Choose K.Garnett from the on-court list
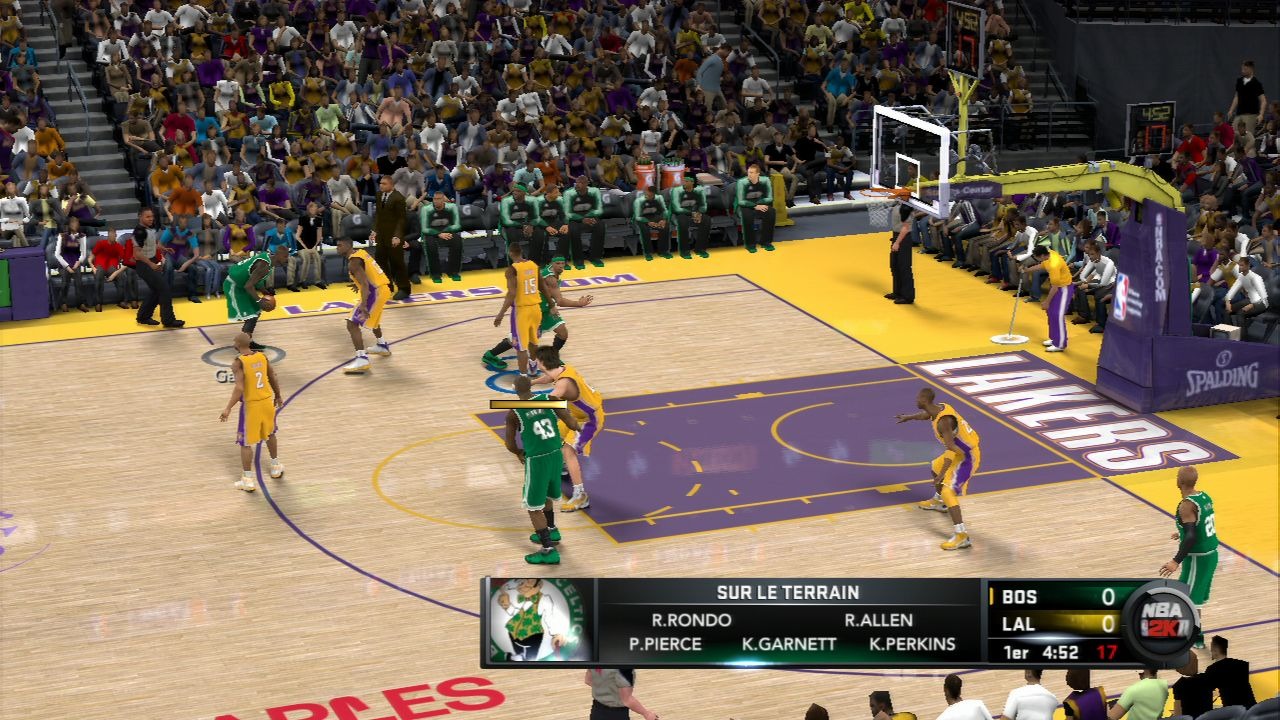 tap(789, 644)
